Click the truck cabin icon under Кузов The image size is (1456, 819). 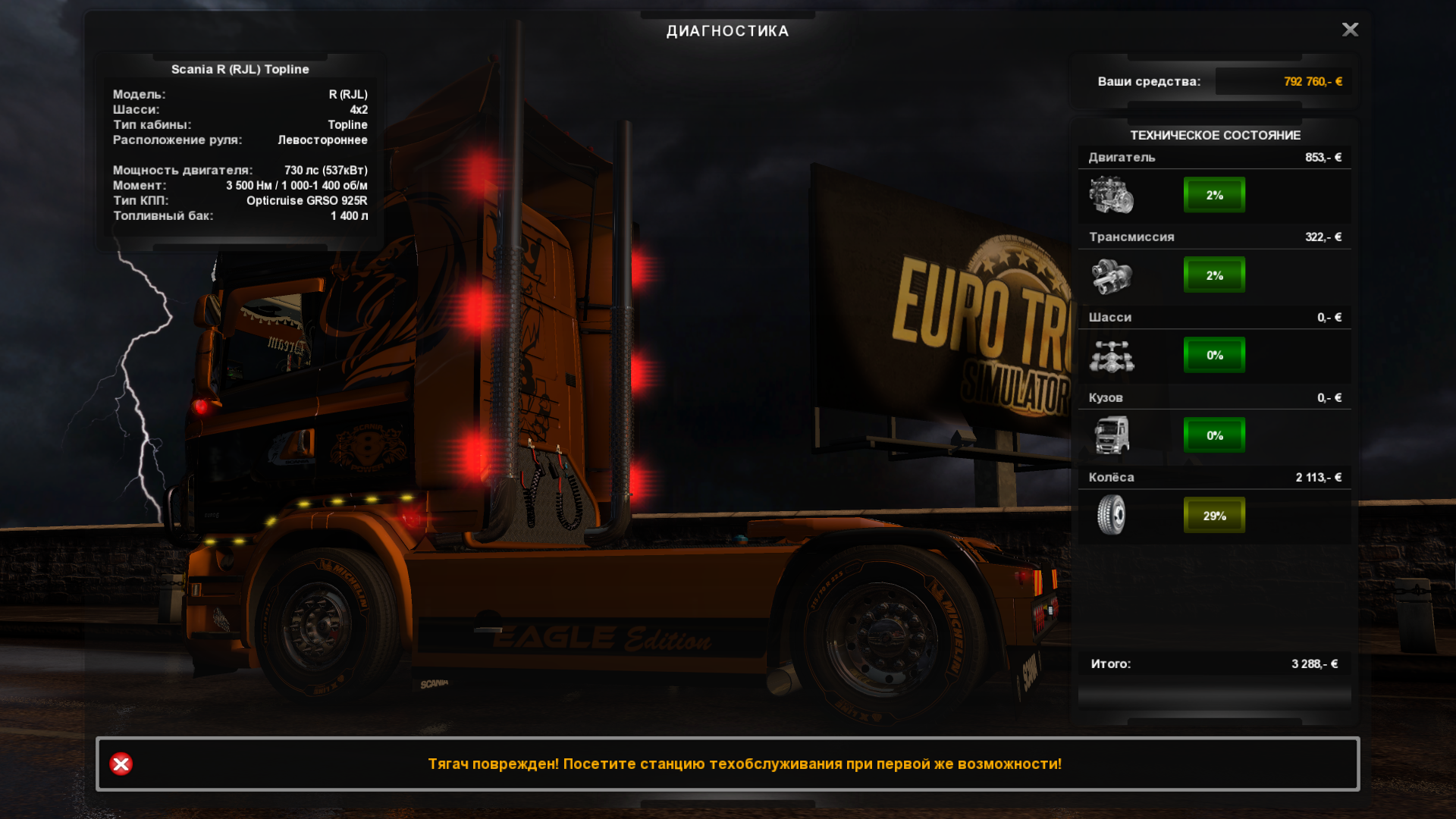[1111, 435]
